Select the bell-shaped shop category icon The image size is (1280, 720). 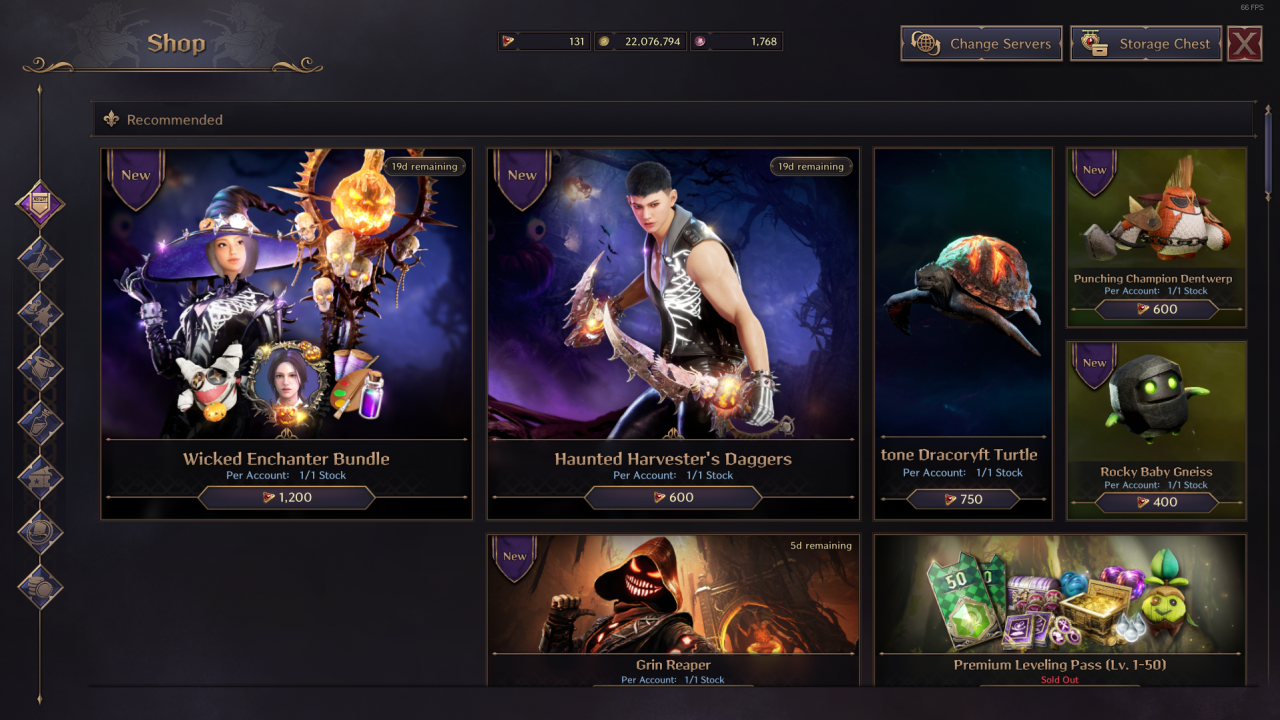[x=41, y=368]
